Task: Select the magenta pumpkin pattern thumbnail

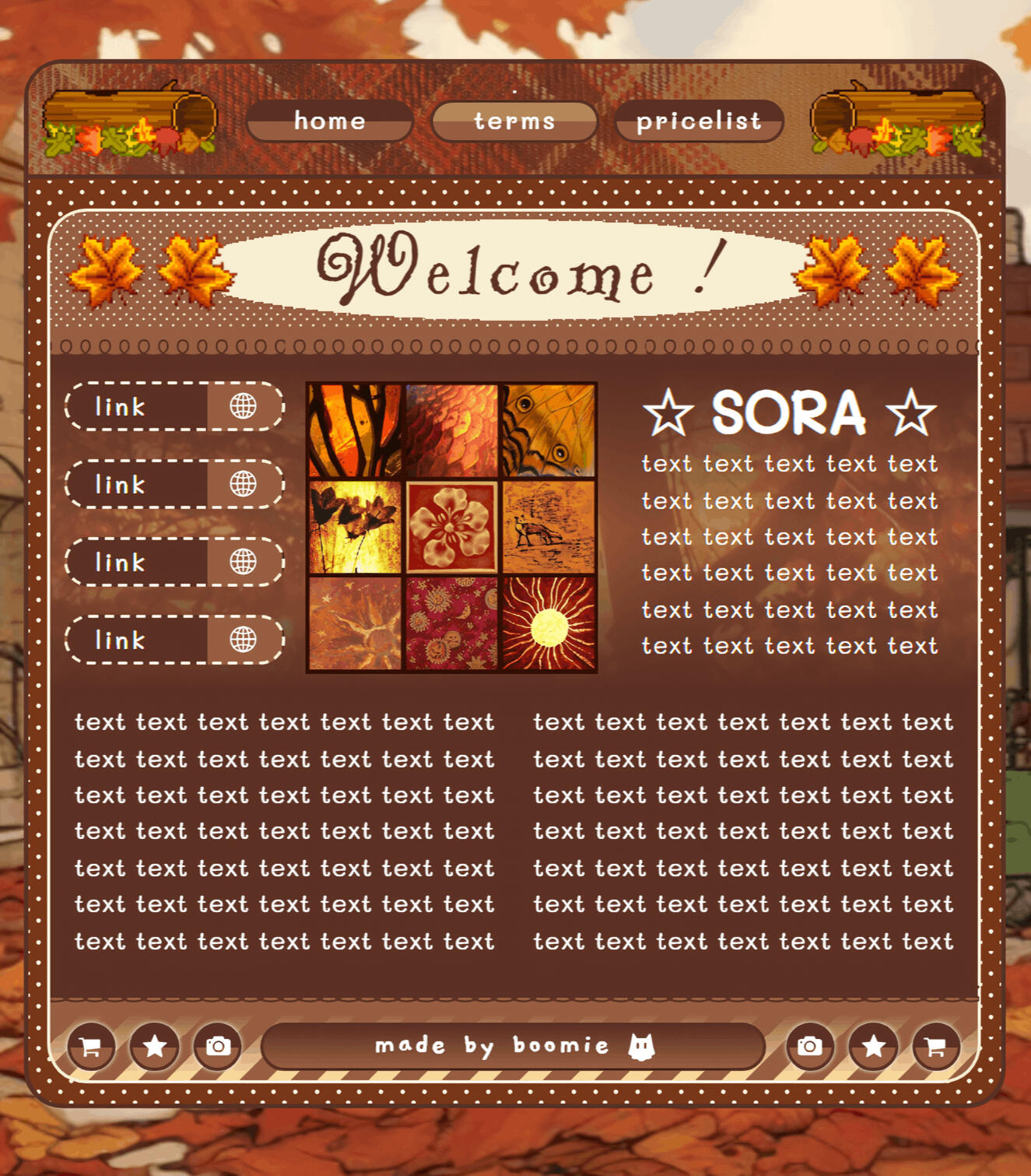Action: point(451,623)
